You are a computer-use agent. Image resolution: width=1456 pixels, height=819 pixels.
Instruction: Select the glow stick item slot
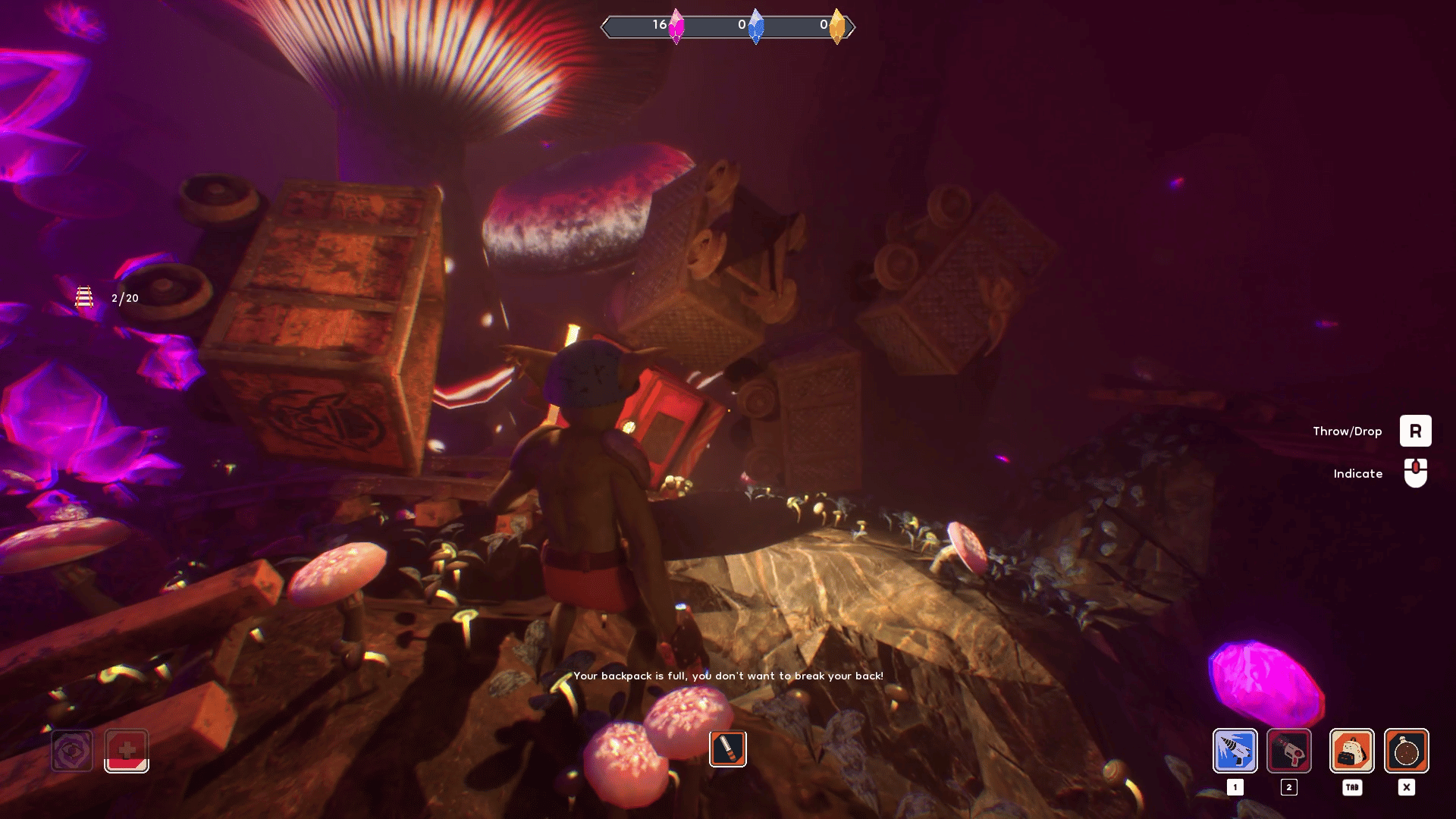point(727,748)
